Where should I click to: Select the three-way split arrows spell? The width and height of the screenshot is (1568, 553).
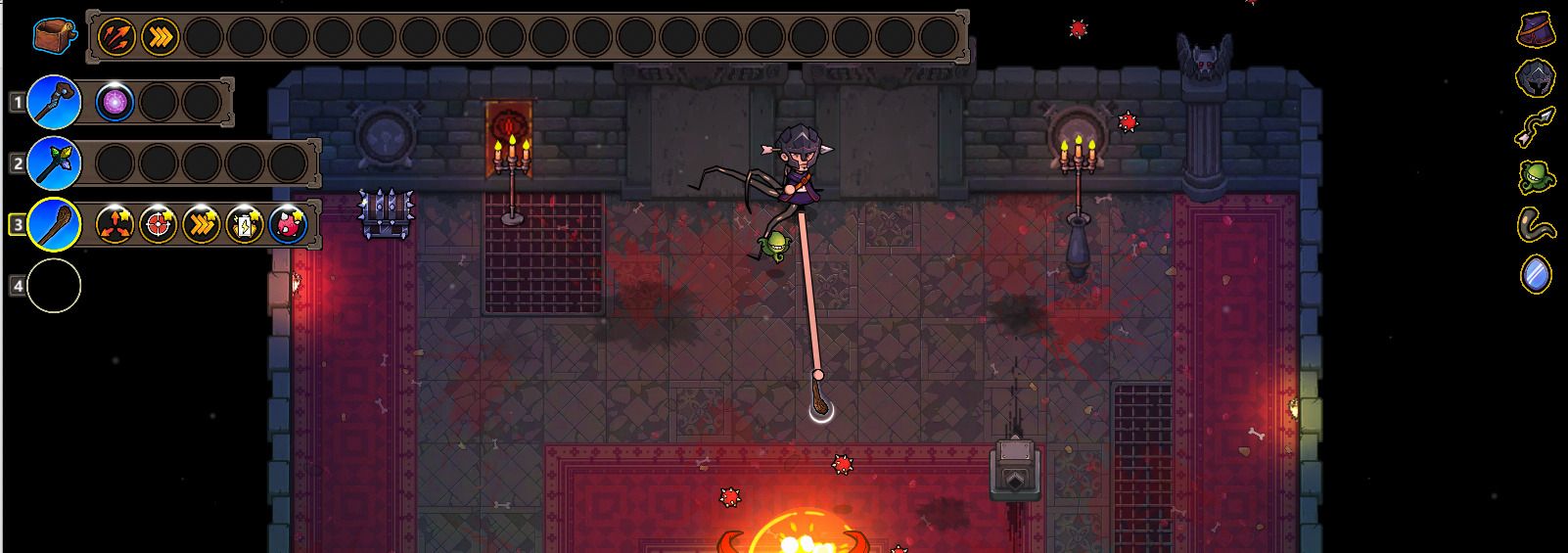tap(115, 225)
